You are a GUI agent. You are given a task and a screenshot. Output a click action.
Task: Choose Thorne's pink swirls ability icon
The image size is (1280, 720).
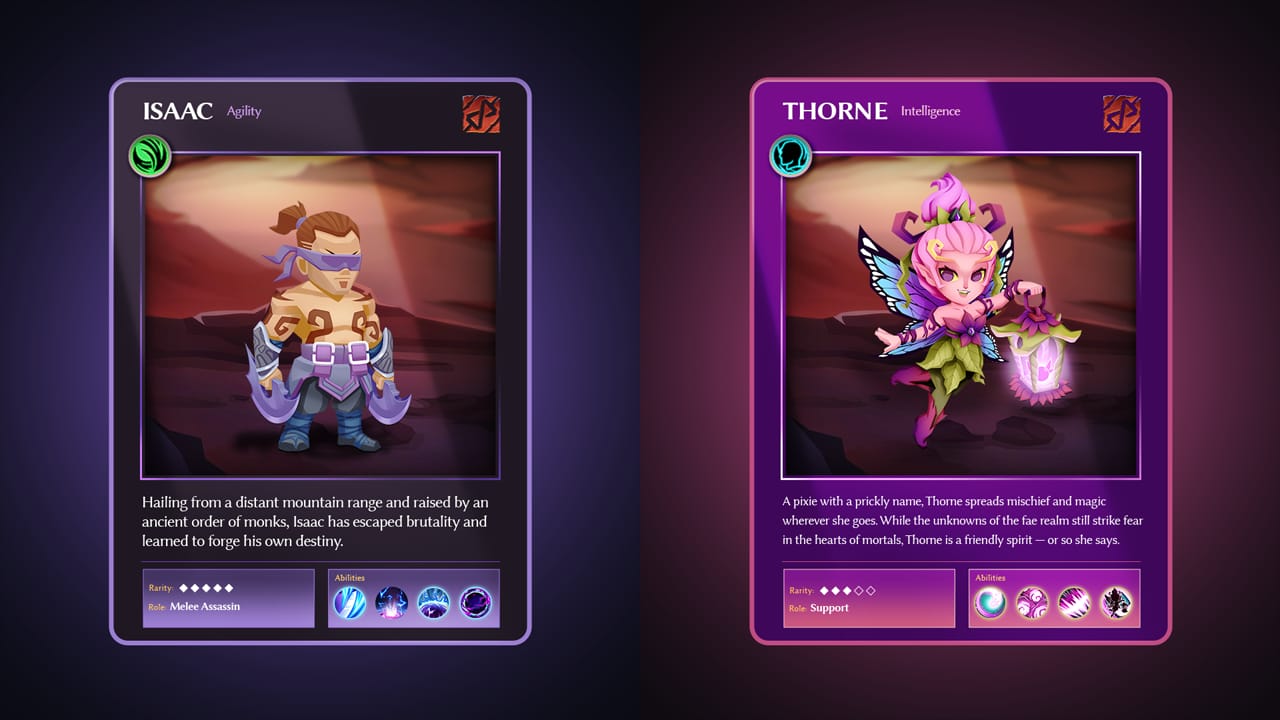point(1032,603)
